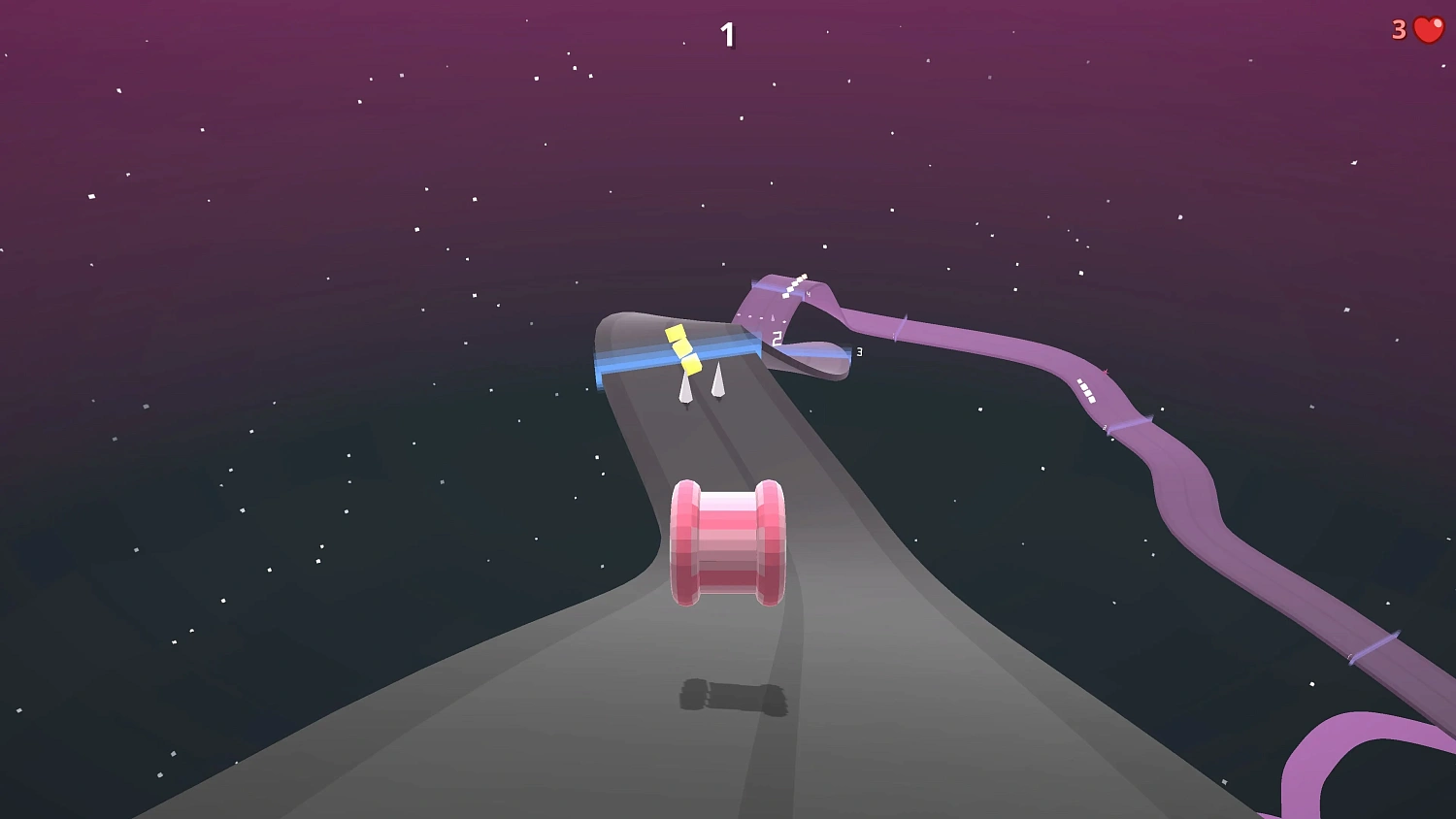Viewport: 1456px width, 819px height.
Task: Click the checkpoint number 2 label
Action: (x=776, y=338)
